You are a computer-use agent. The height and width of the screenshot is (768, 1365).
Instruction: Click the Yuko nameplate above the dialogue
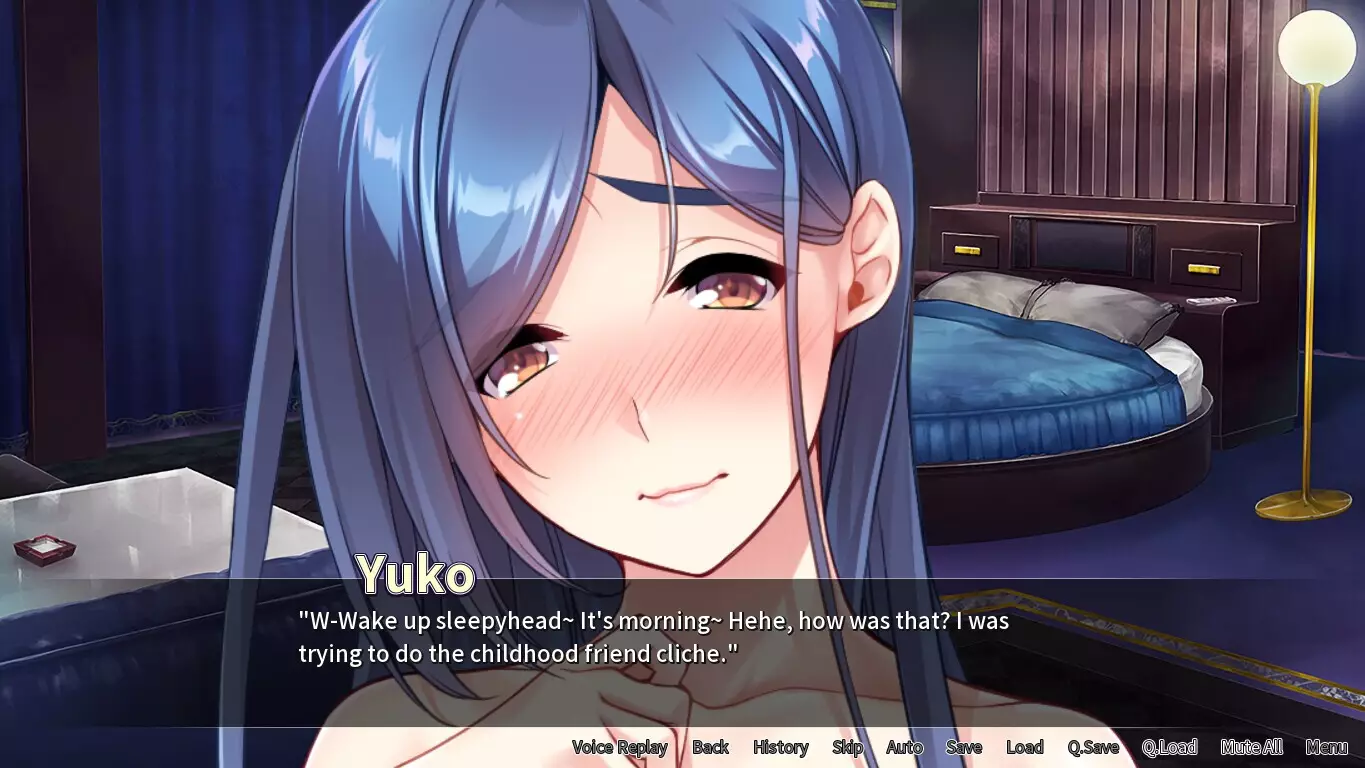[x=417, y=572]
